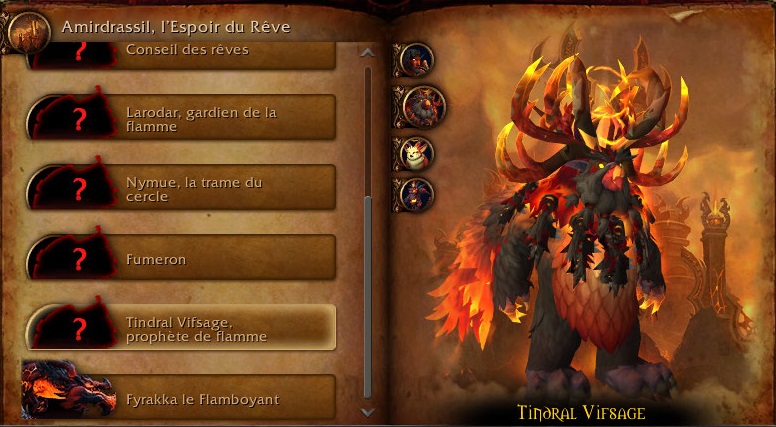Choose the bottom fiery creature portrait
This screenshot has height=427, width=776.
pos(414,193)
